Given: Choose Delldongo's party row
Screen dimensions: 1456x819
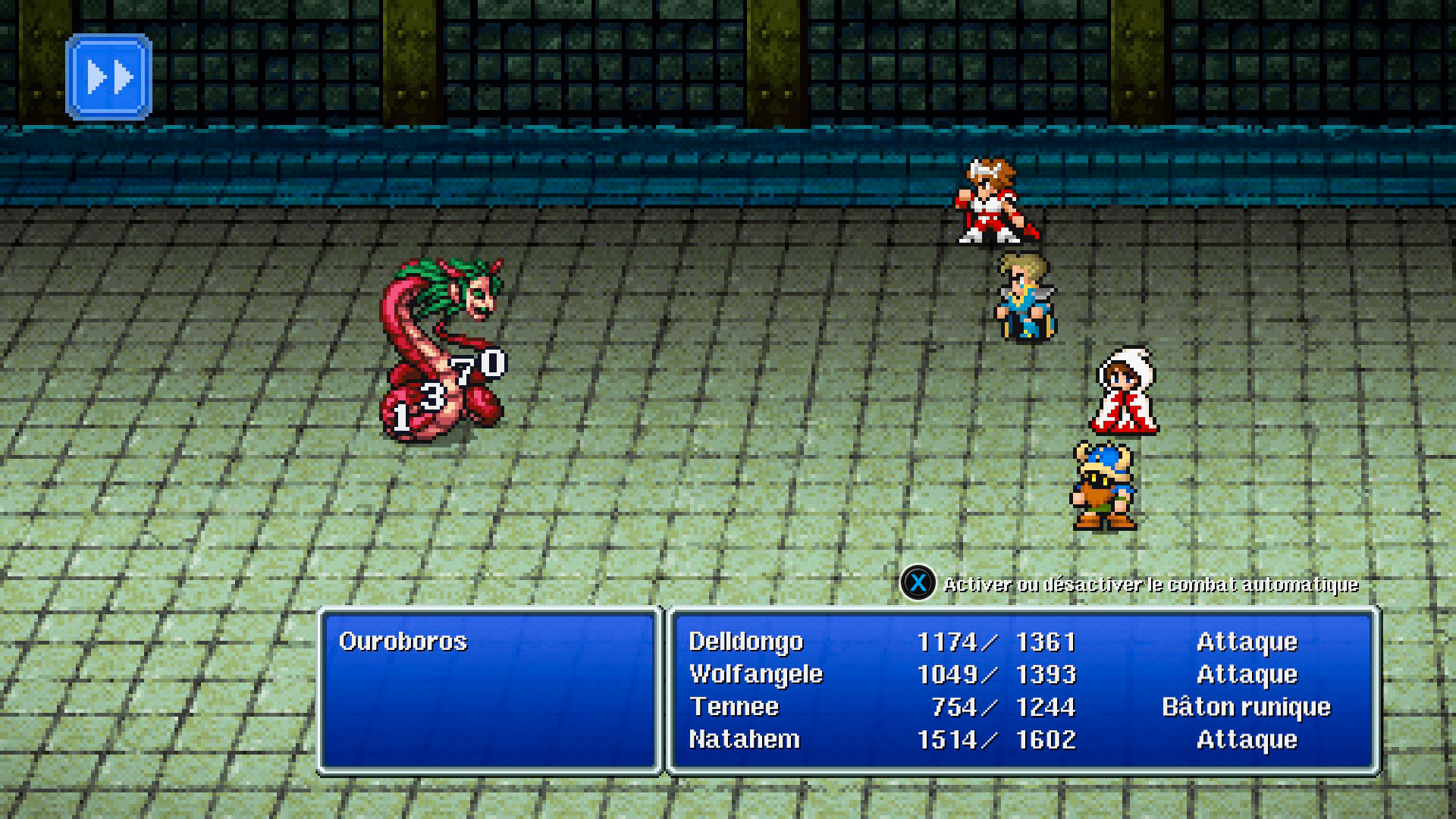Looking at the screenshot, I should pyautogui.click(x=746, y=642).
